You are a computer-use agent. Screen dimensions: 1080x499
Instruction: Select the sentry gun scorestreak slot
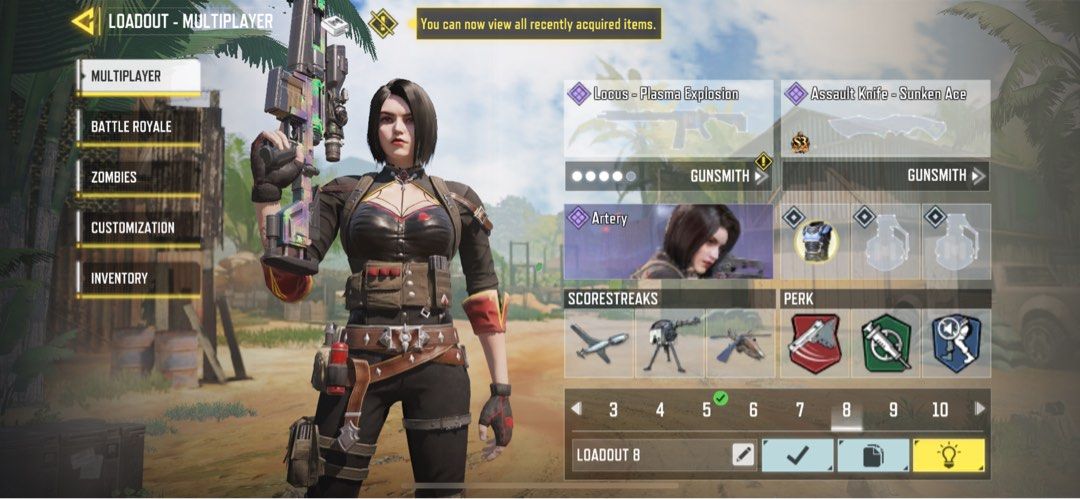(x=669, y=343)
